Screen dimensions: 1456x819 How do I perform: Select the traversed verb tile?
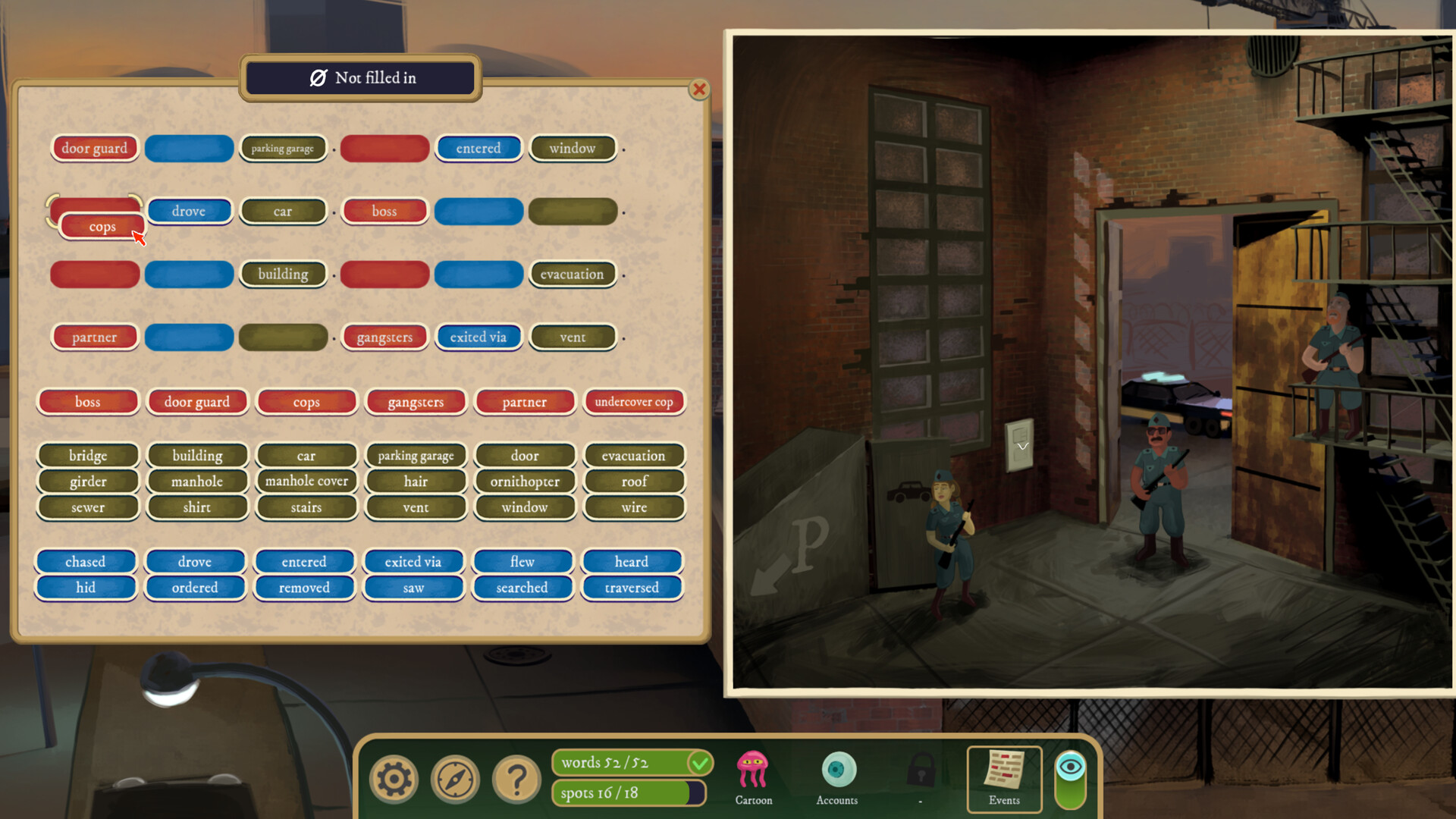click(632, 587)
